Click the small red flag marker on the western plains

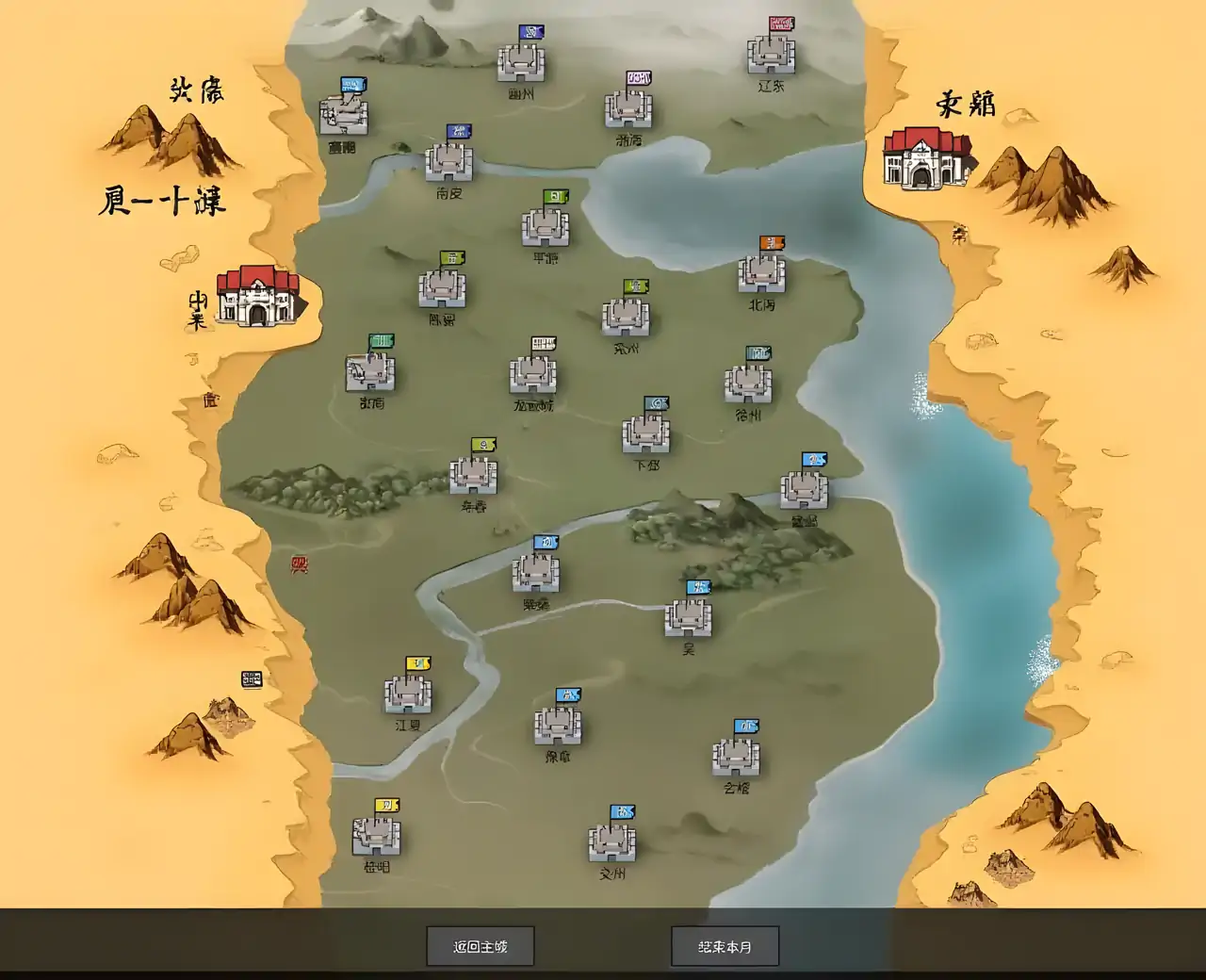300,563
